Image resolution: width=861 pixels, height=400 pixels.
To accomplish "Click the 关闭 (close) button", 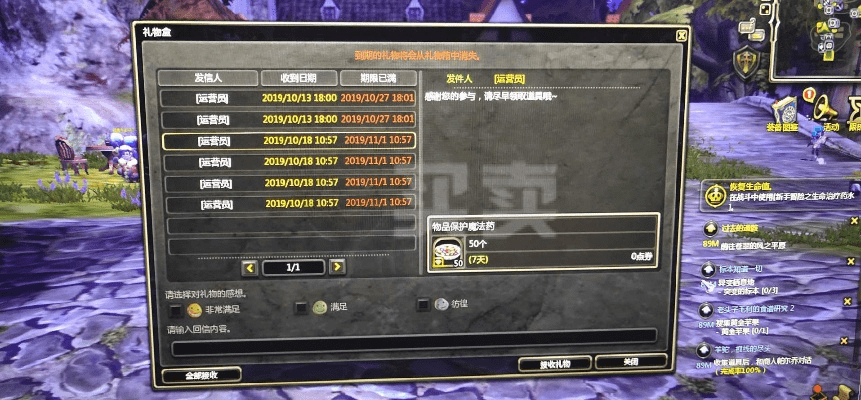I will [630, 362].
